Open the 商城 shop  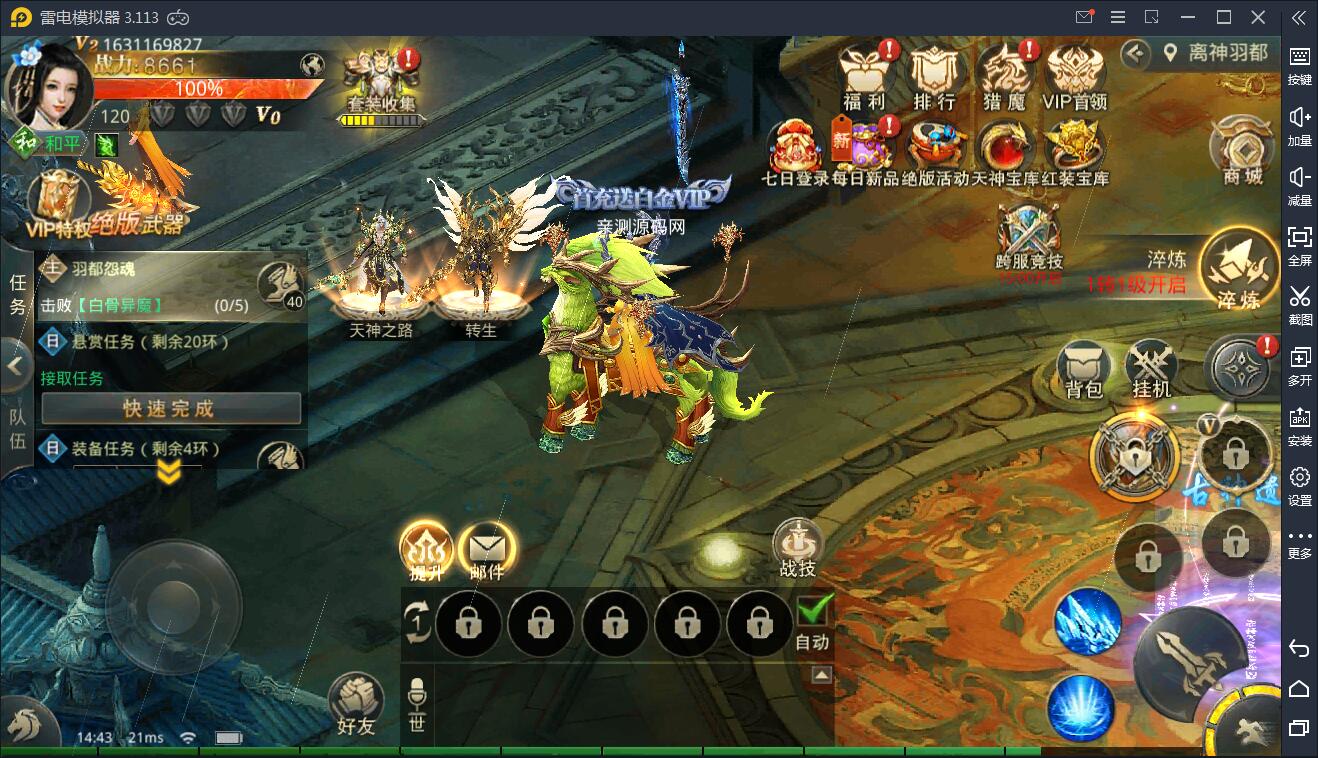[1242, 150]
